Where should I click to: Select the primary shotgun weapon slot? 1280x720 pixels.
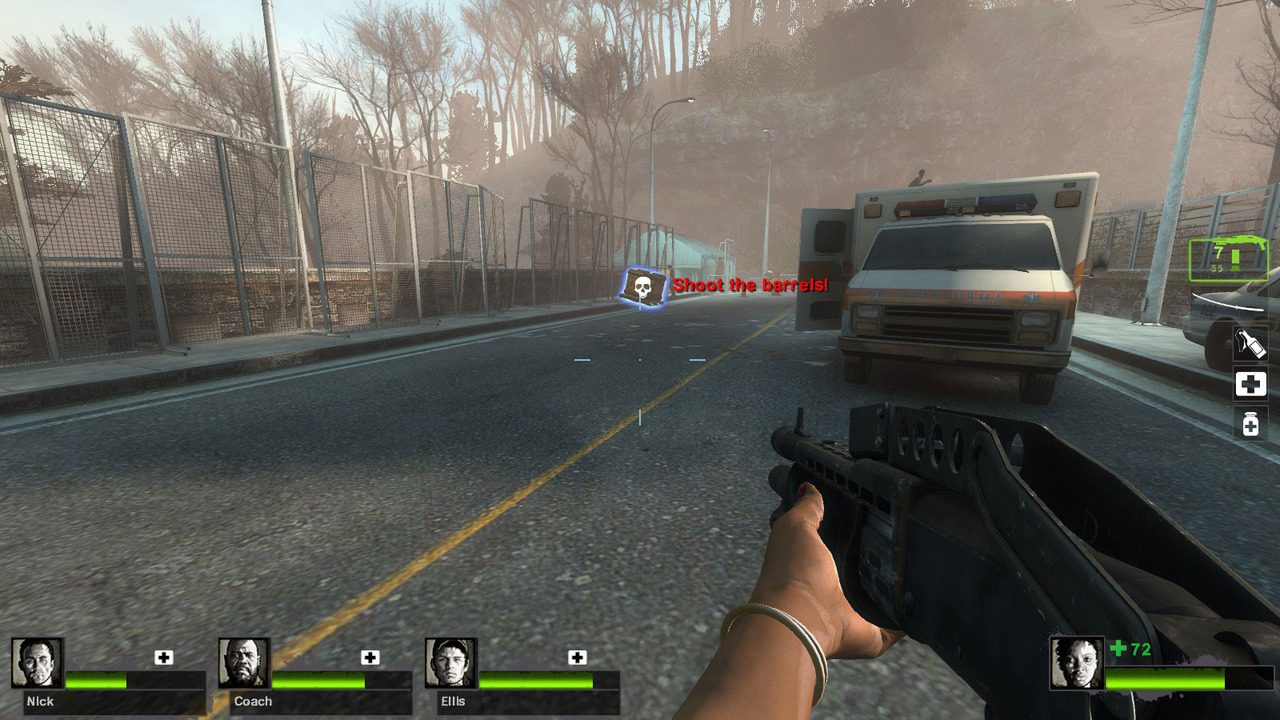tap(1228, 260)
